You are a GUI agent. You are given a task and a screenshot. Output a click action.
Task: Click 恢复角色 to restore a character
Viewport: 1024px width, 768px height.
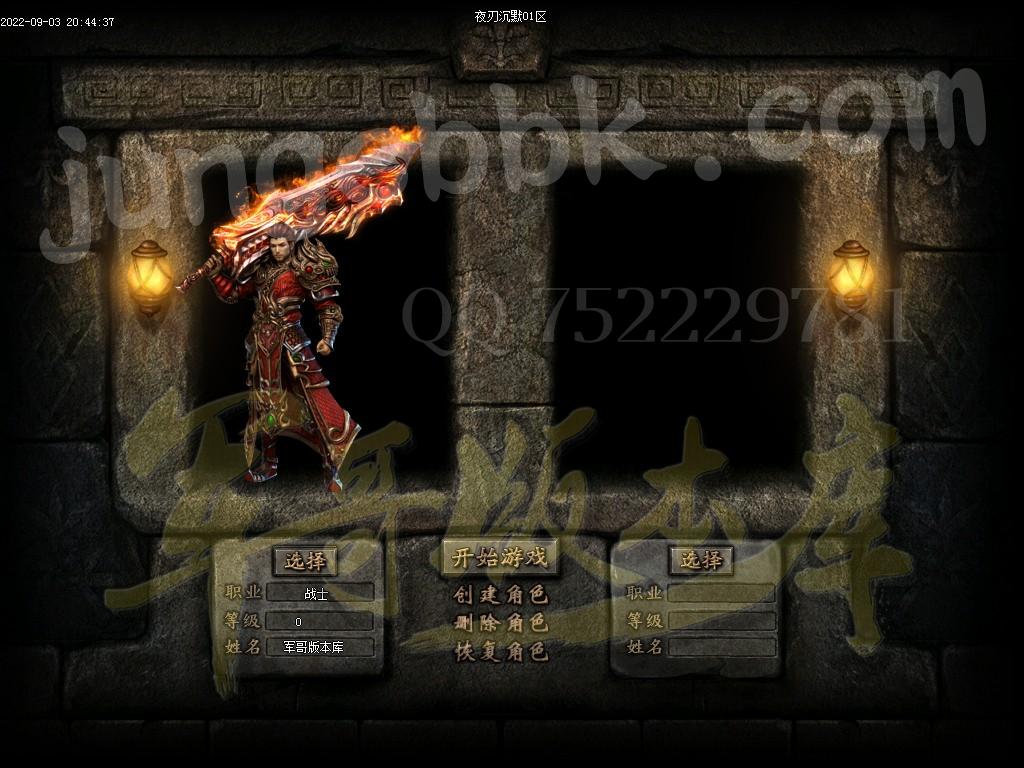point(500,651)
